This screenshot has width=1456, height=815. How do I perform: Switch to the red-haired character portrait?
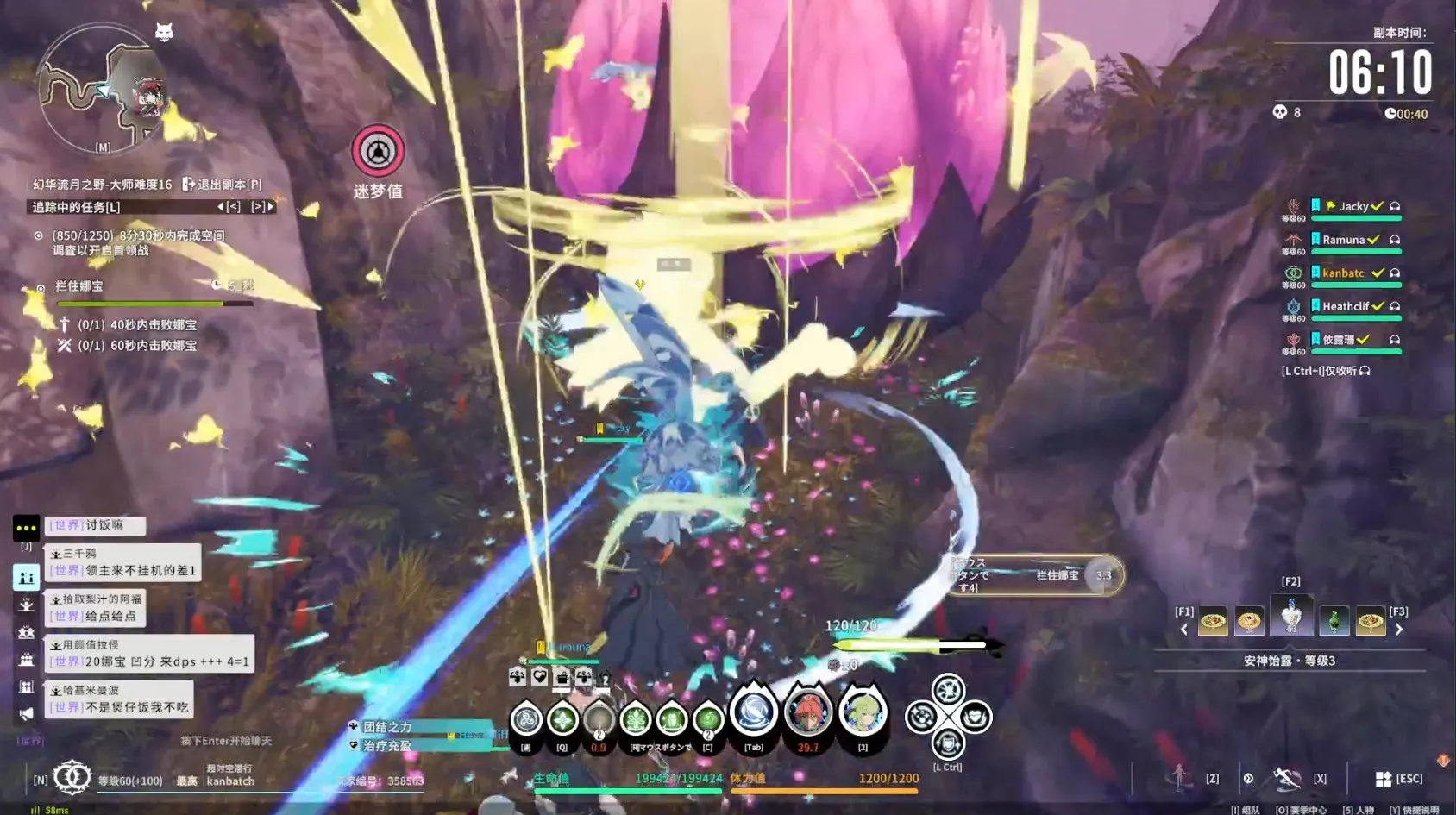[x=808, y=713]
